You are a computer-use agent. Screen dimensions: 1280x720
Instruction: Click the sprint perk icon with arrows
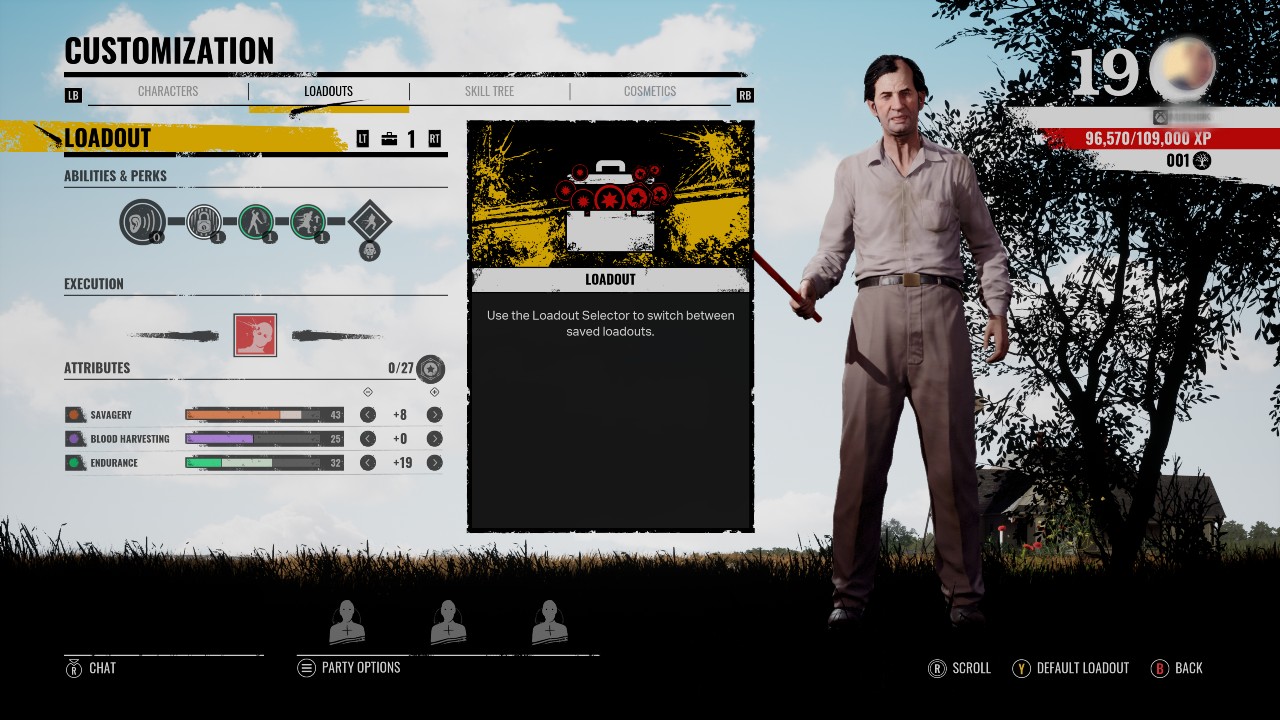(309, 222)
